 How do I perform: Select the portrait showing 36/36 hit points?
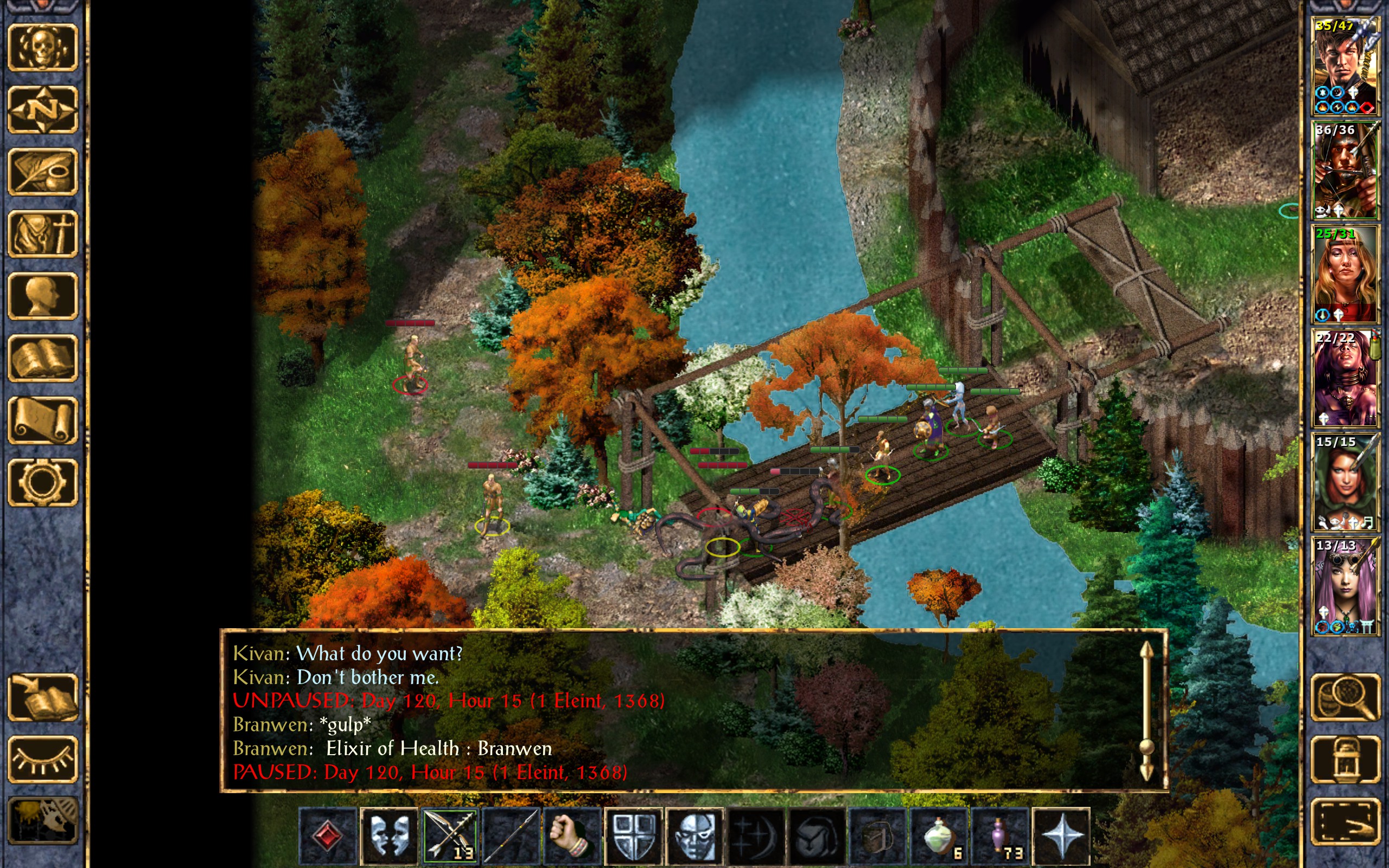pyautogui.click(x=1345, y=170)
